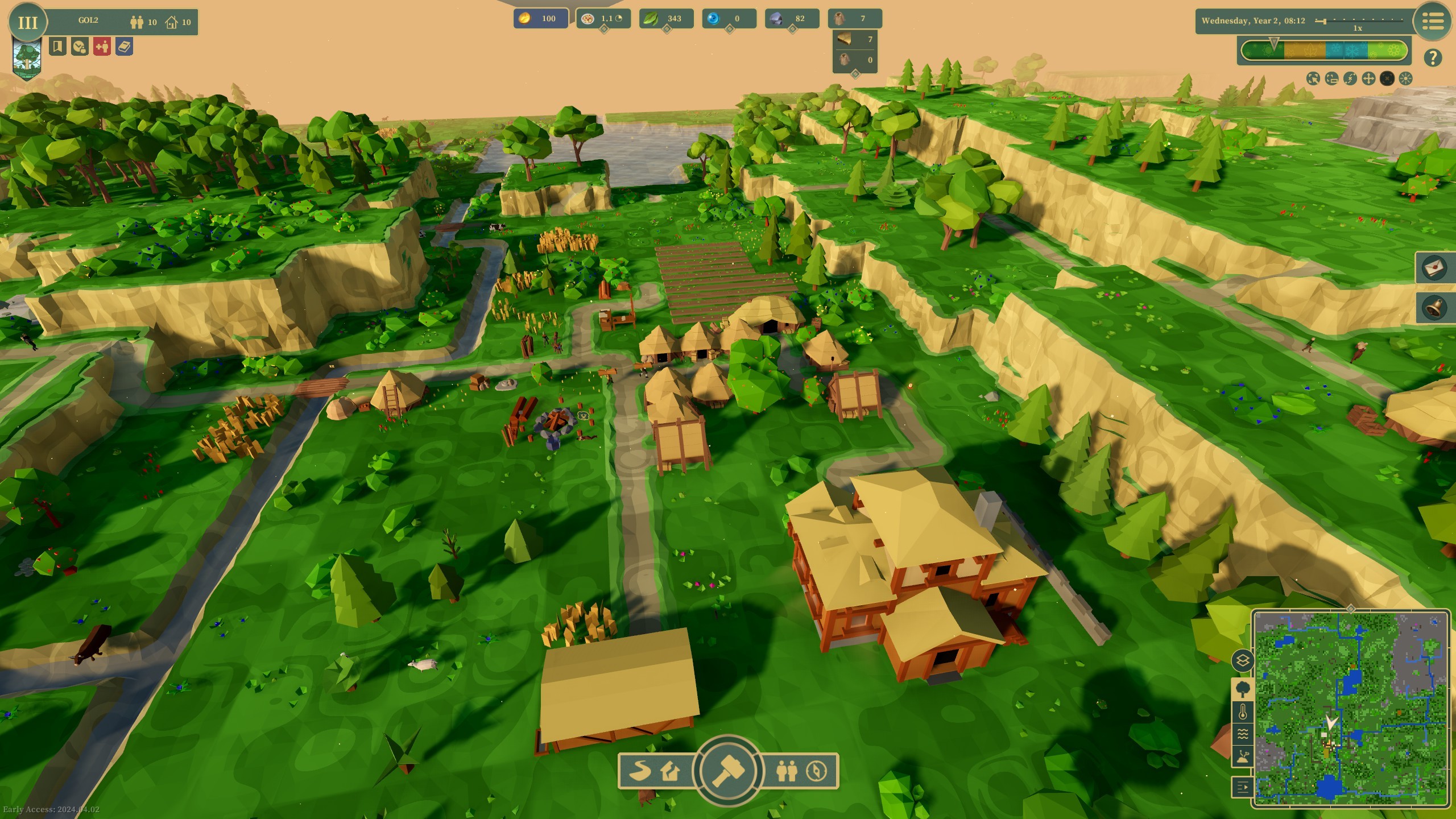Open the envelope messages button

1434,267
